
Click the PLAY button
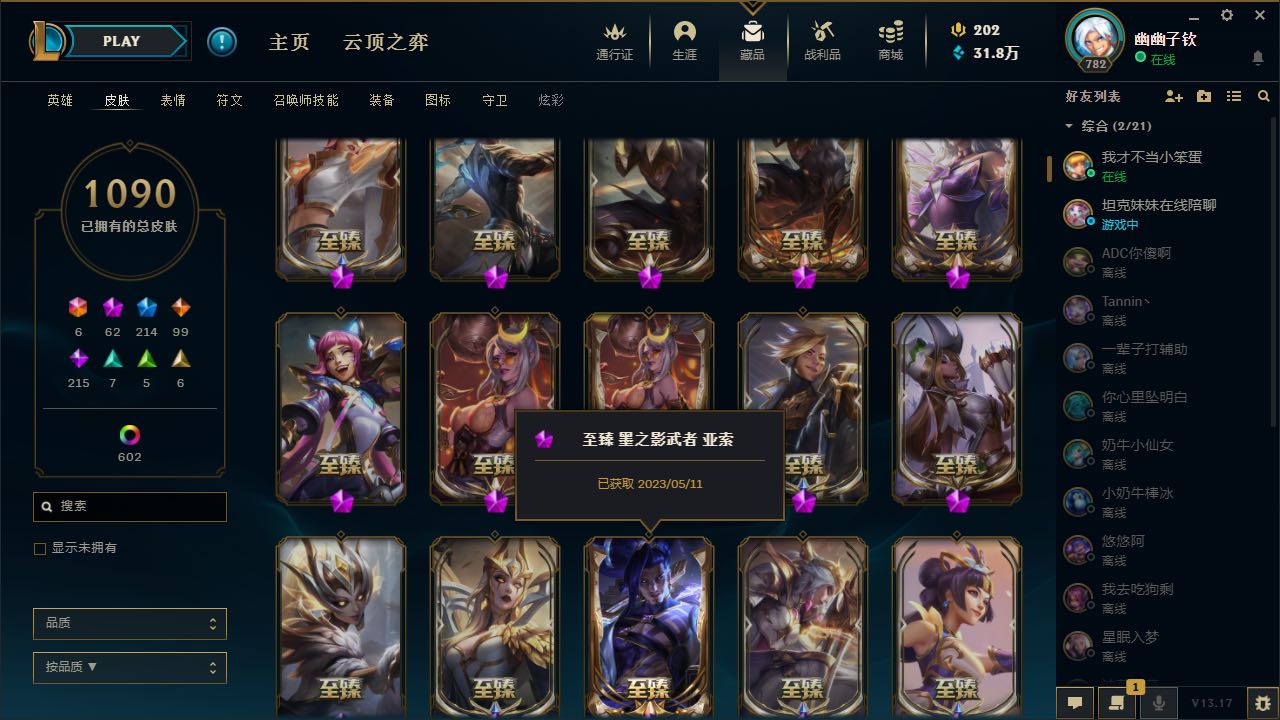[121, 41]
